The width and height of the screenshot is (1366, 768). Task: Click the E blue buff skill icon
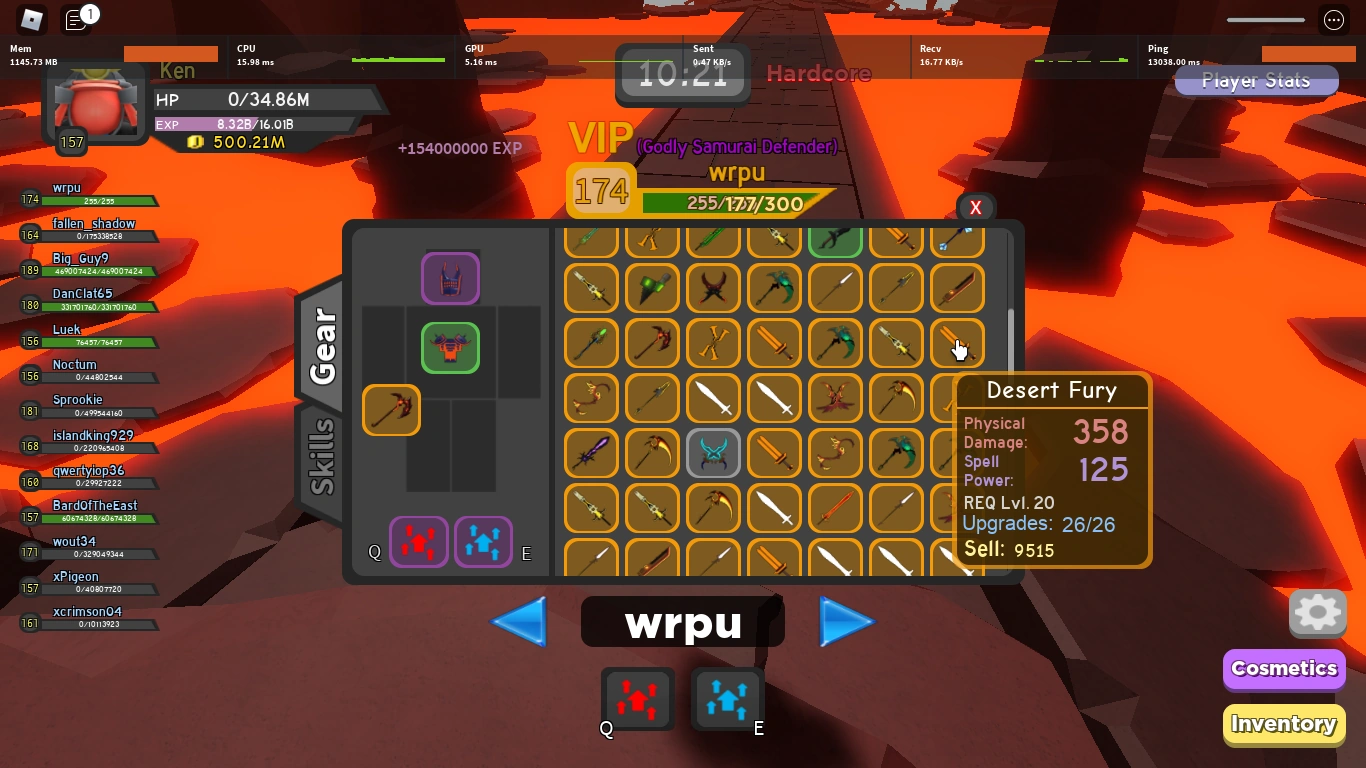tap(728, 699)
